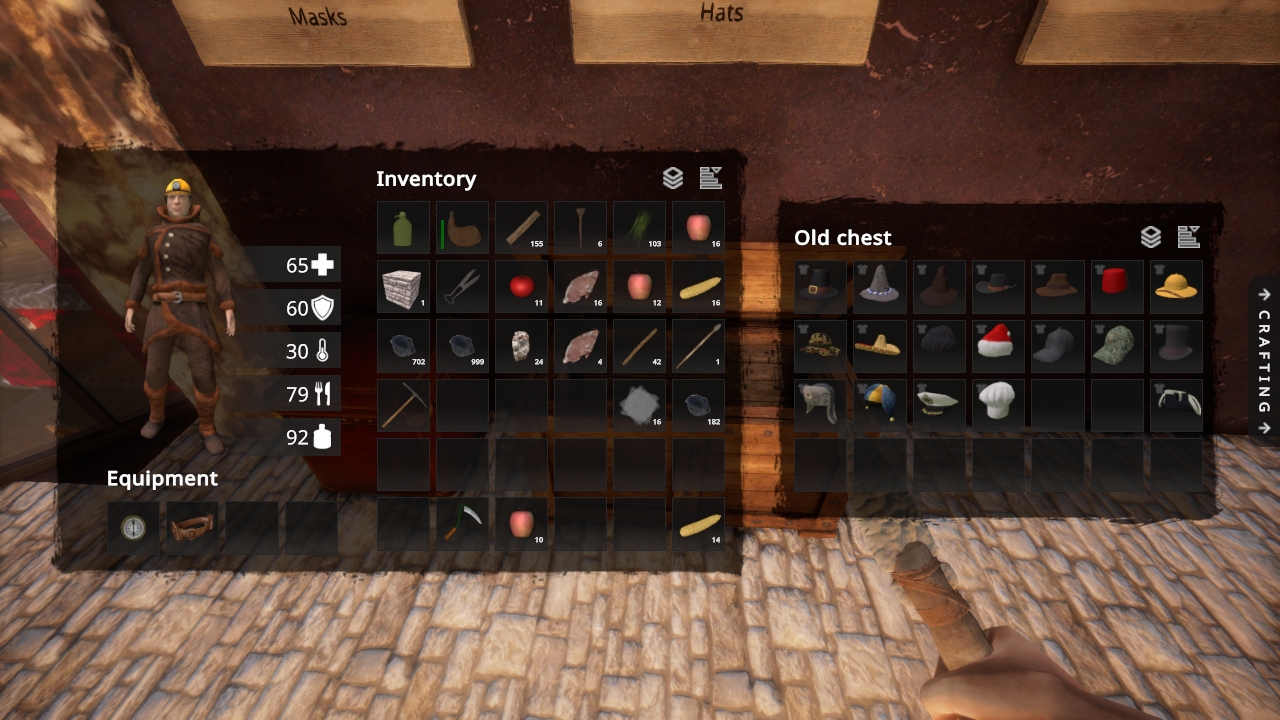Select the white chef hat

pyautogui.click(x=999, y=405)
